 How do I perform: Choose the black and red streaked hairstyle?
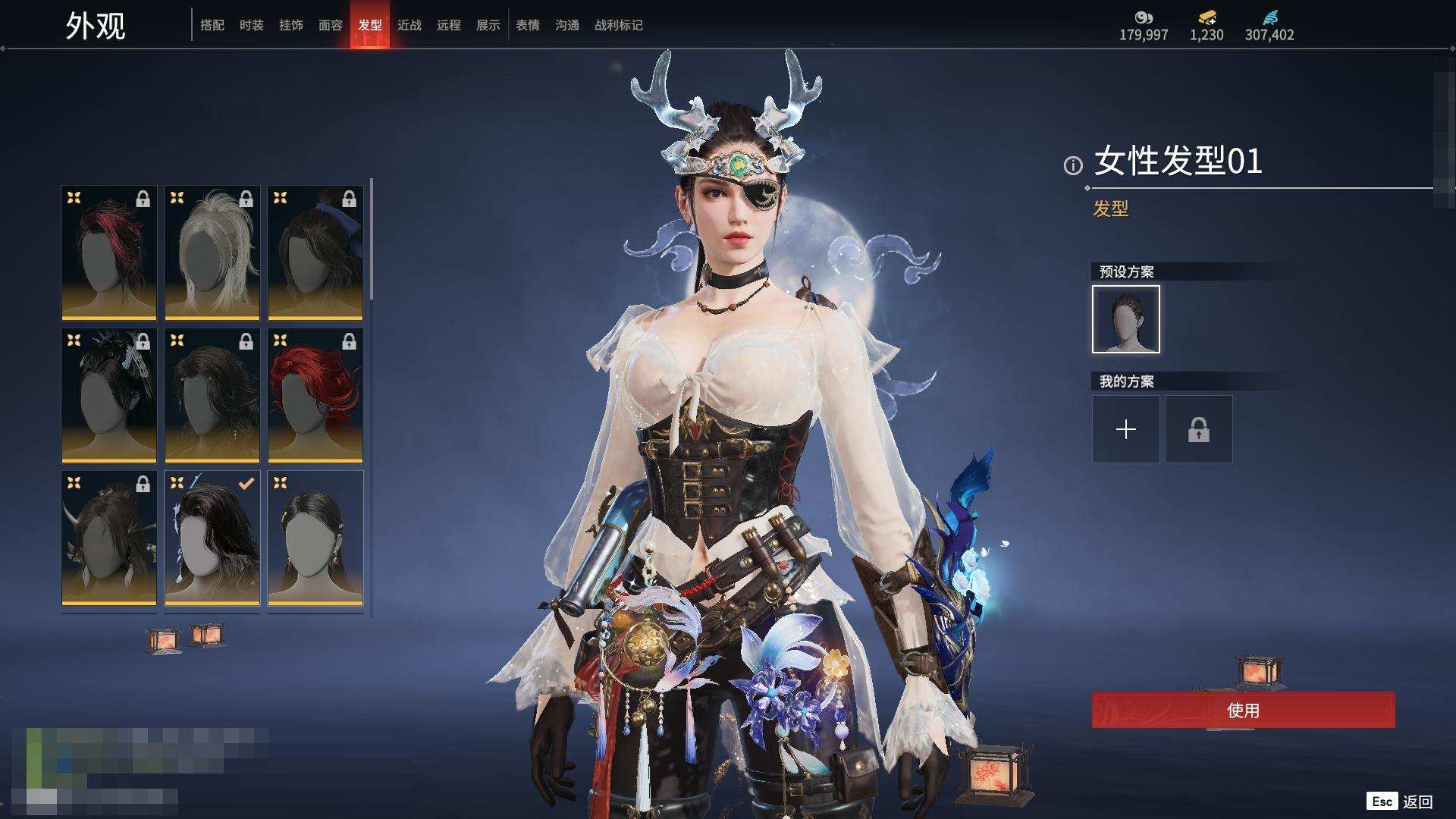pos(109,253)
